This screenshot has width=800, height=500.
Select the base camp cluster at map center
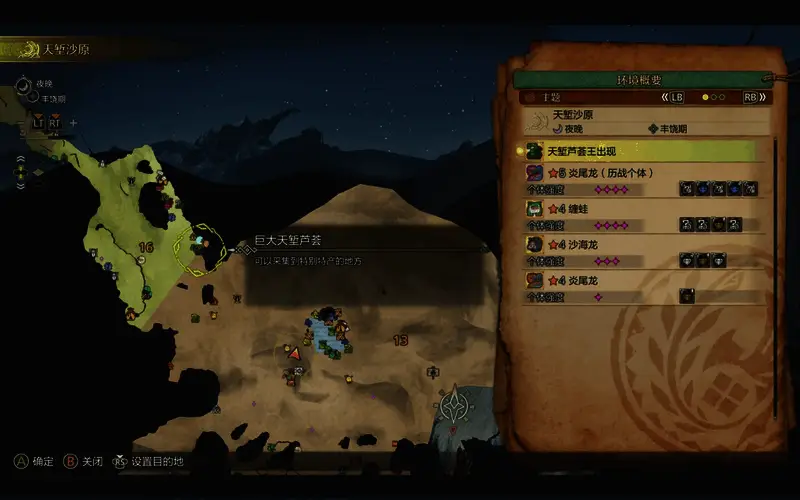tap(328, 333)
